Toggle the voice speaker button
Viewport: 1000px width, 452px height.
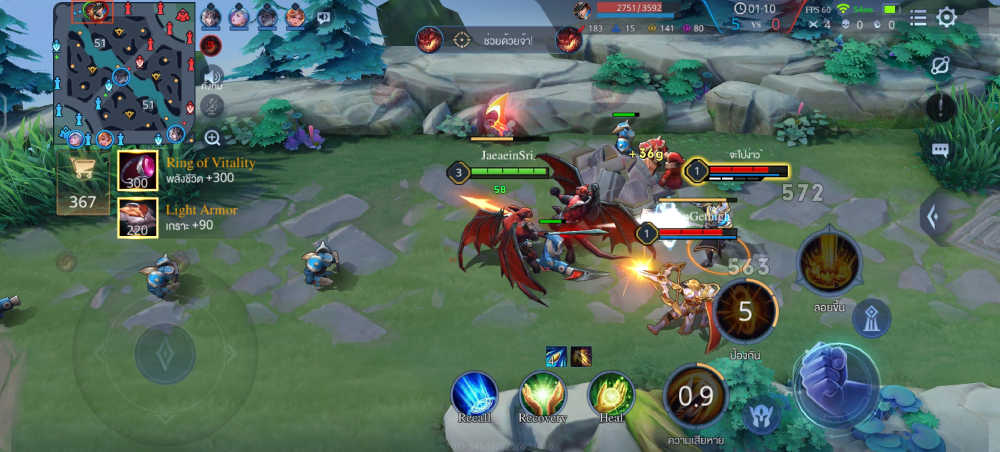point(211,76)
